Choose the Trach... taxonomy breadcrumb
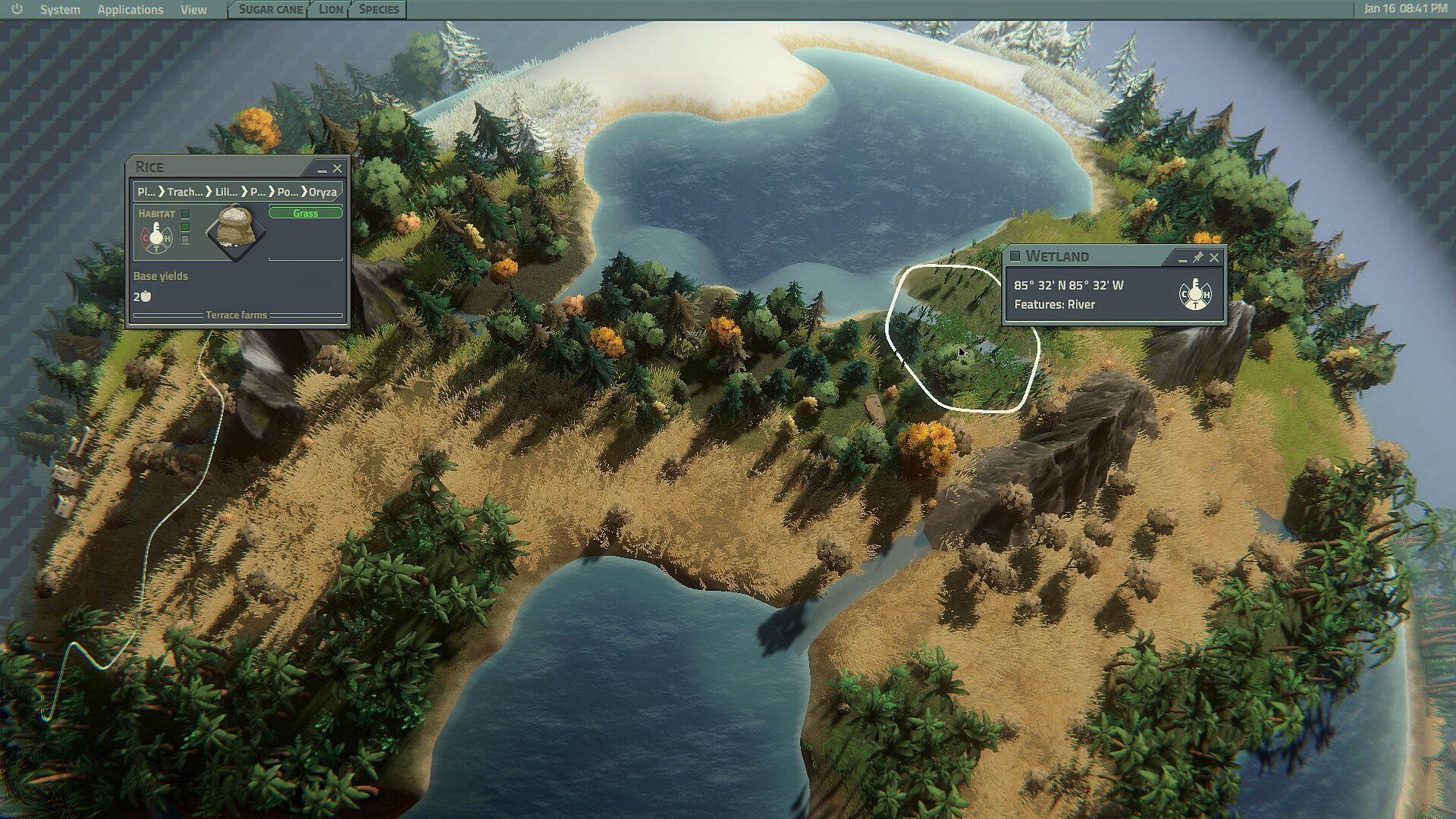 (185, 192)
